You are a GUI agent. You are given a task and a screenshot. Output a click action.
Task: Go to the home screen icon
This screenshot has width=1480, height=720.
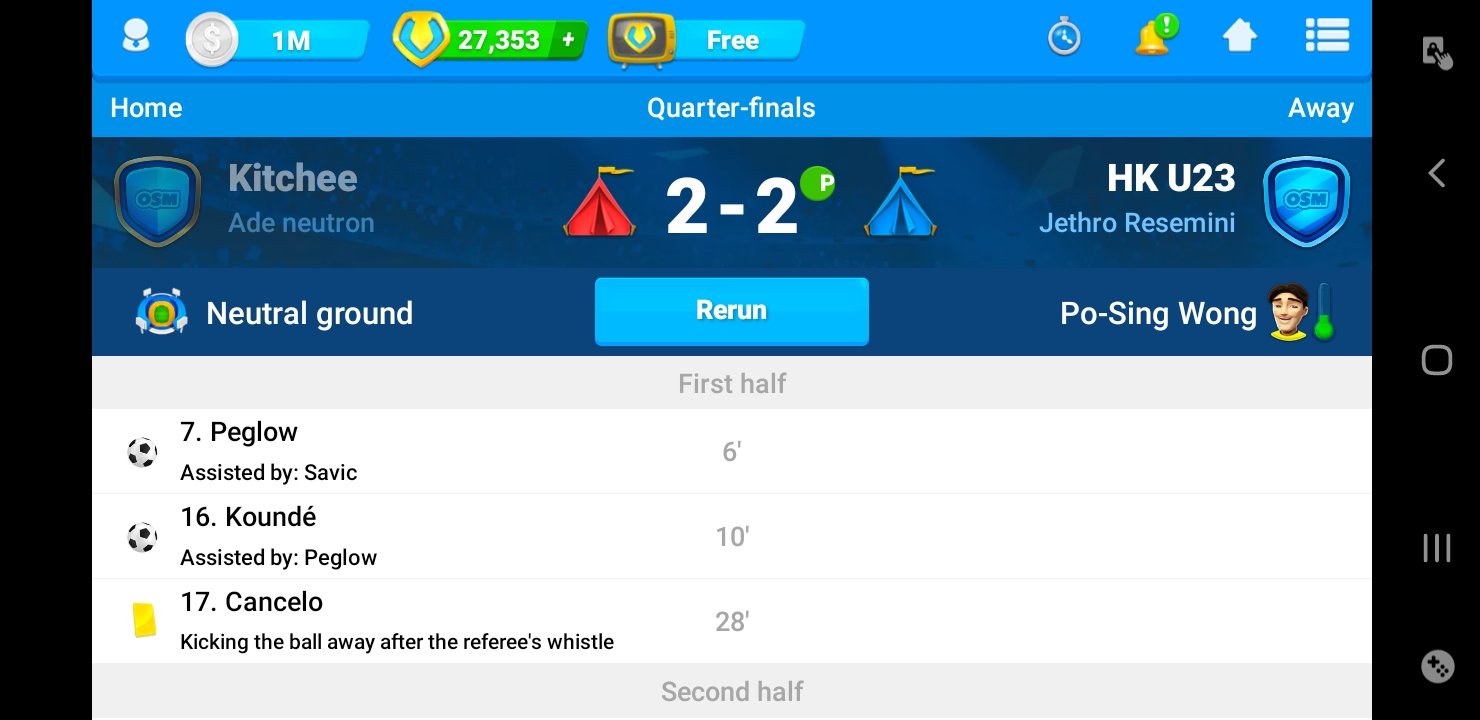1240,38
